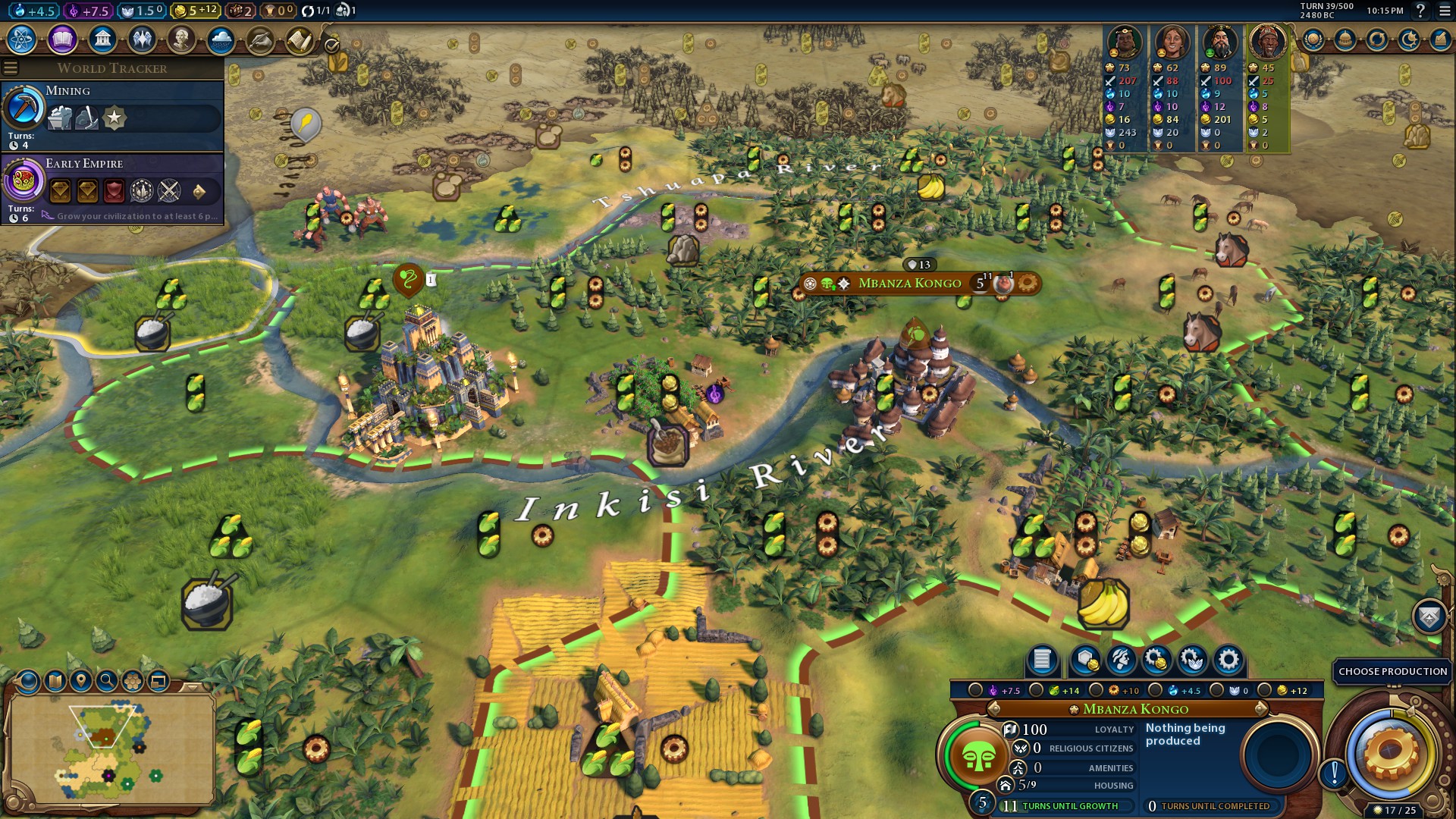Screen dimensions: 1456x819
Task: Toggle the map pin button
Action: pos(81,681)
